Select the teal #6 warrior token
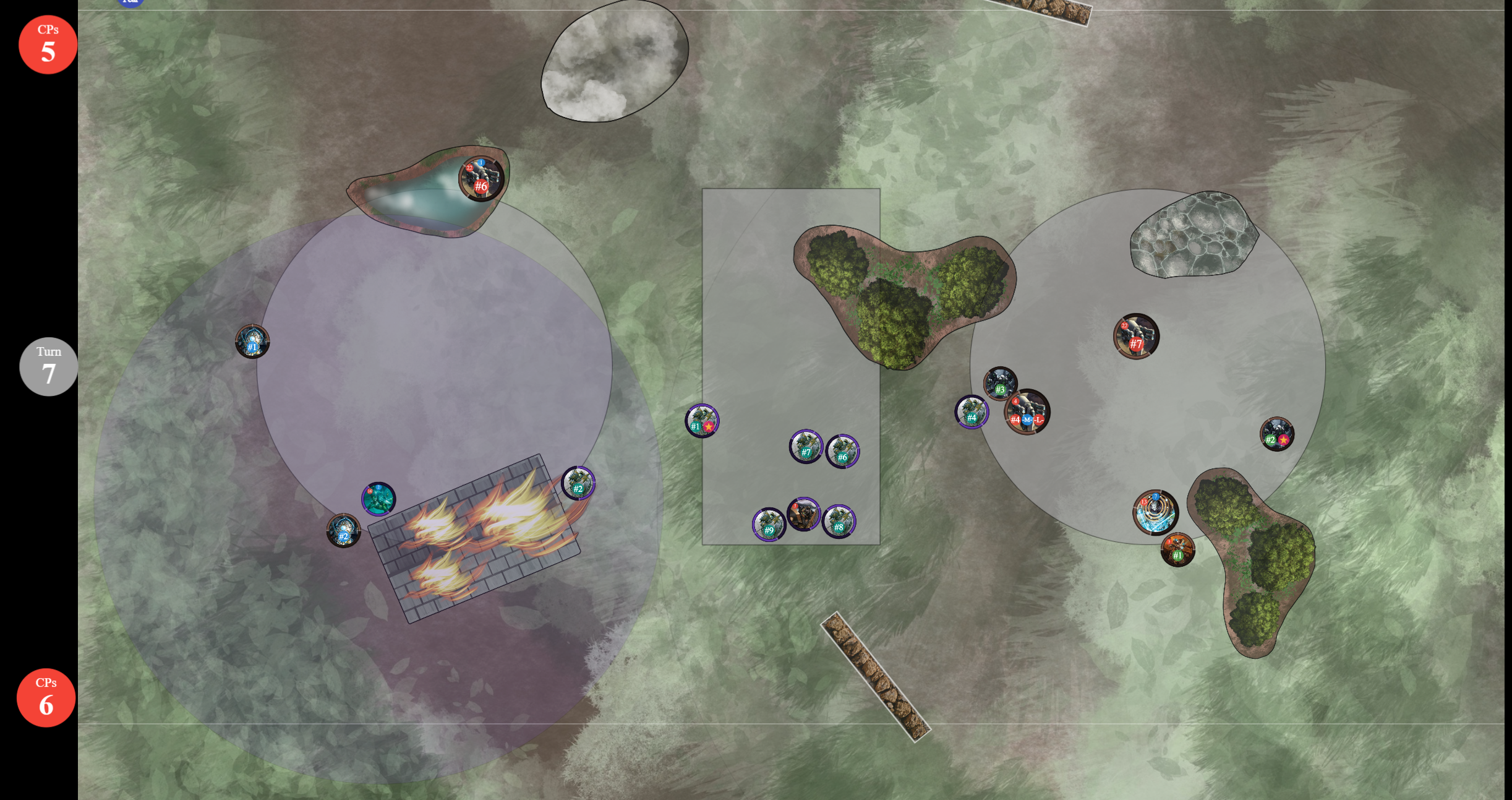This screenshot has height=800, width=1512. 842,452
